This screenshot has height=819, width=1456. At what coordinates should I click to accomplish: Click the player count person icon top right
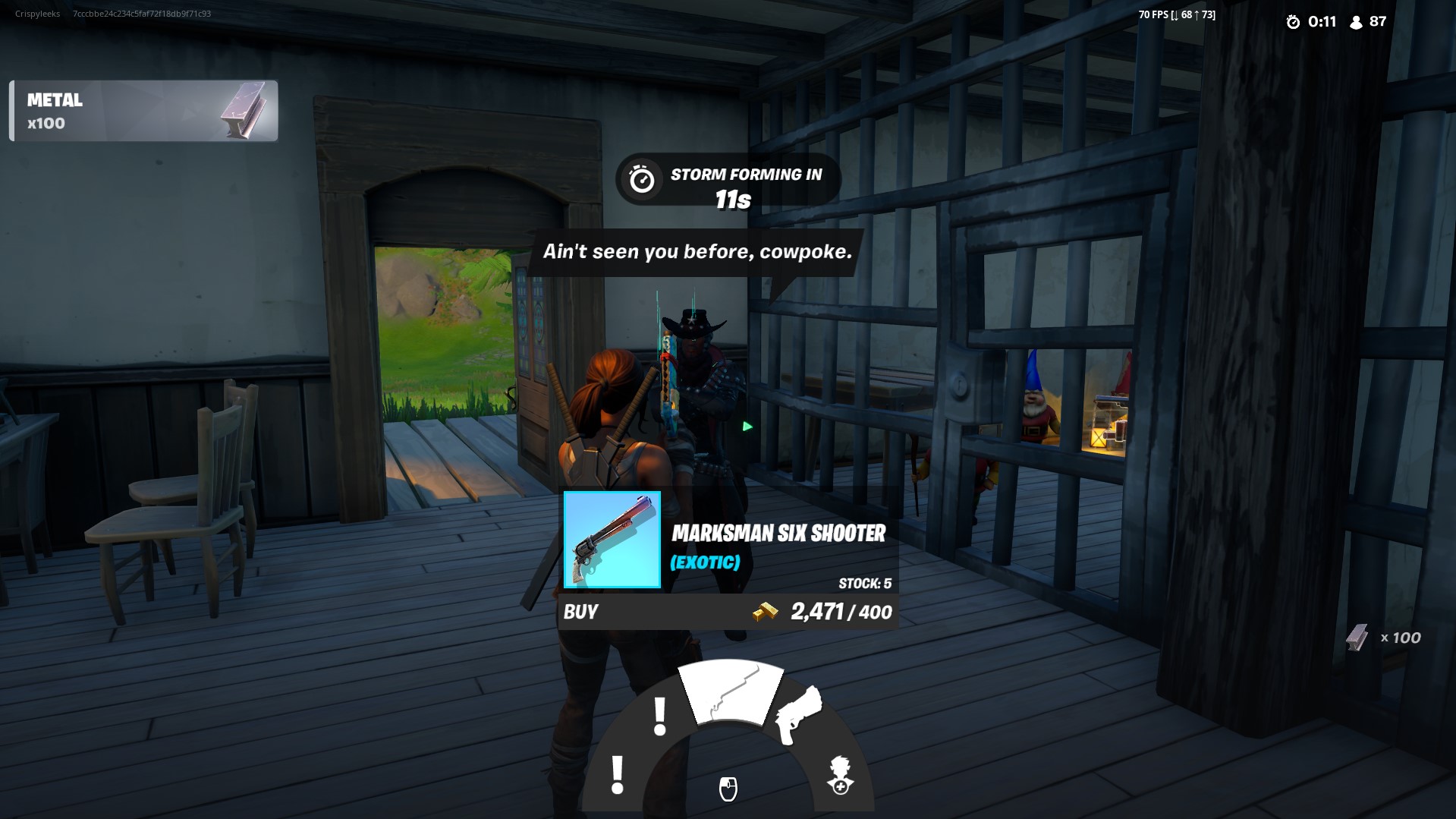click(x=1357, y=22)
